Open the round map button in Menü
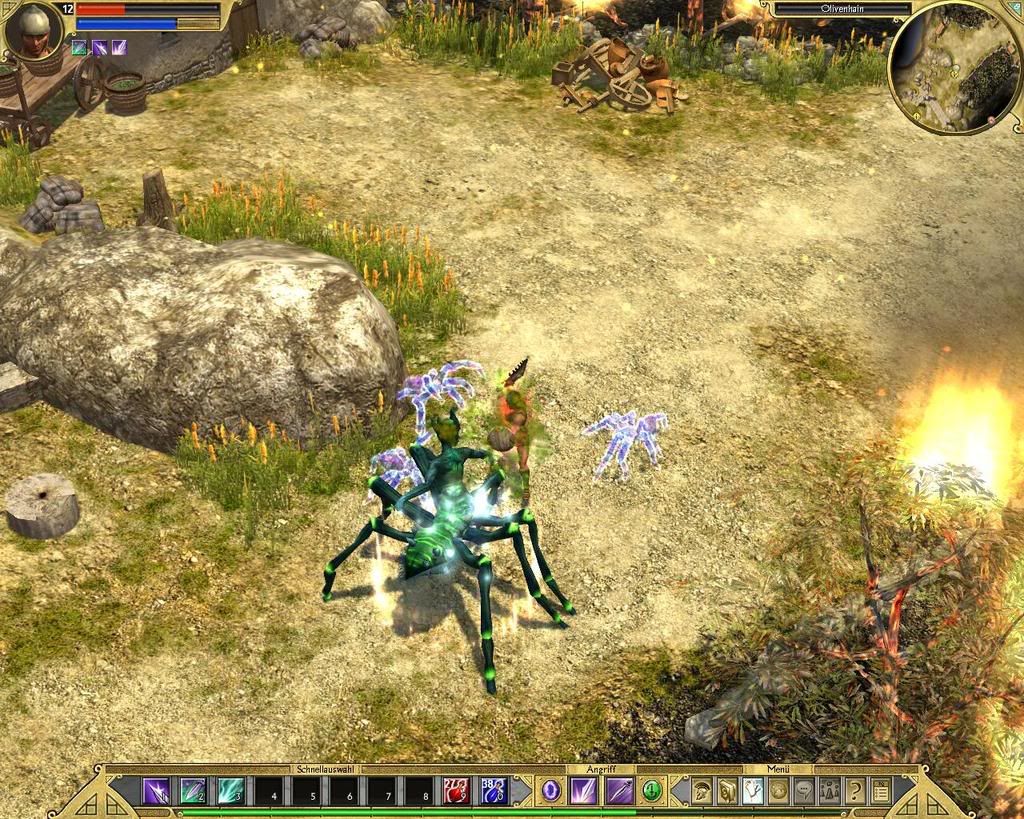Image resolution: width=1024 pixels, height=819 pixels. point(778,791)
